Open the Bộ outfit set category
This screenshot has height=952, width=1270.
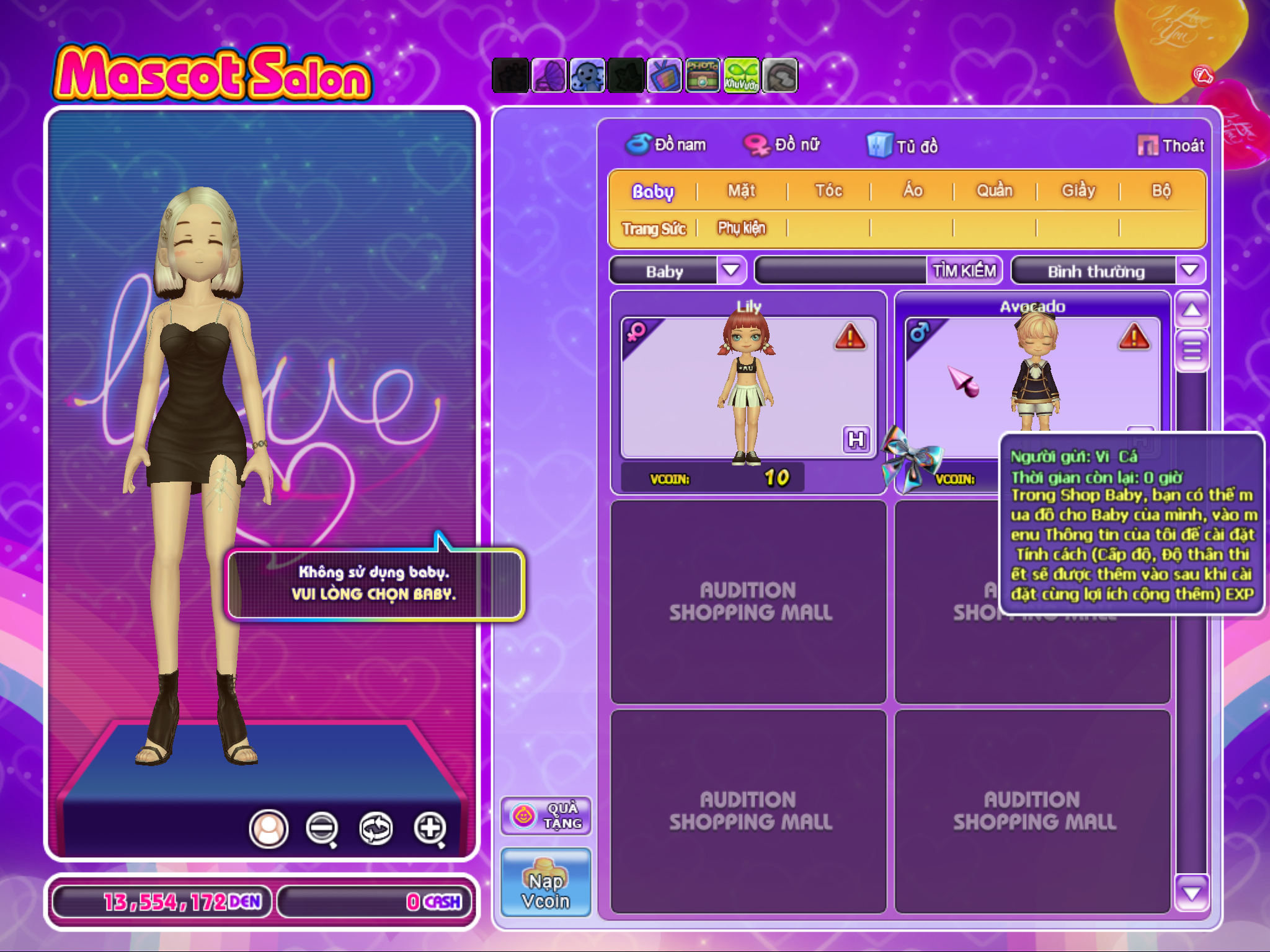pyautogui.click(x=1161, y=191)
